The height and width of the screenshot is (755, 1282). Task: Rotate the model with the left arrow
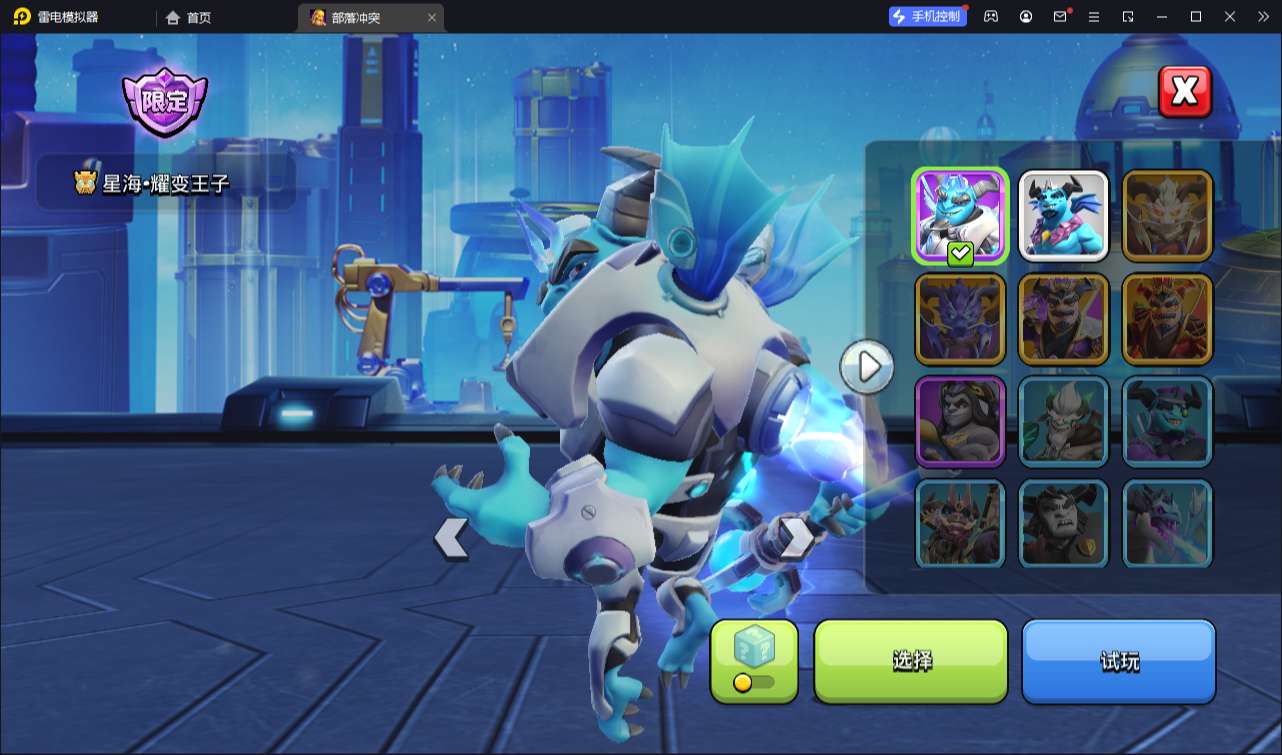451,538
